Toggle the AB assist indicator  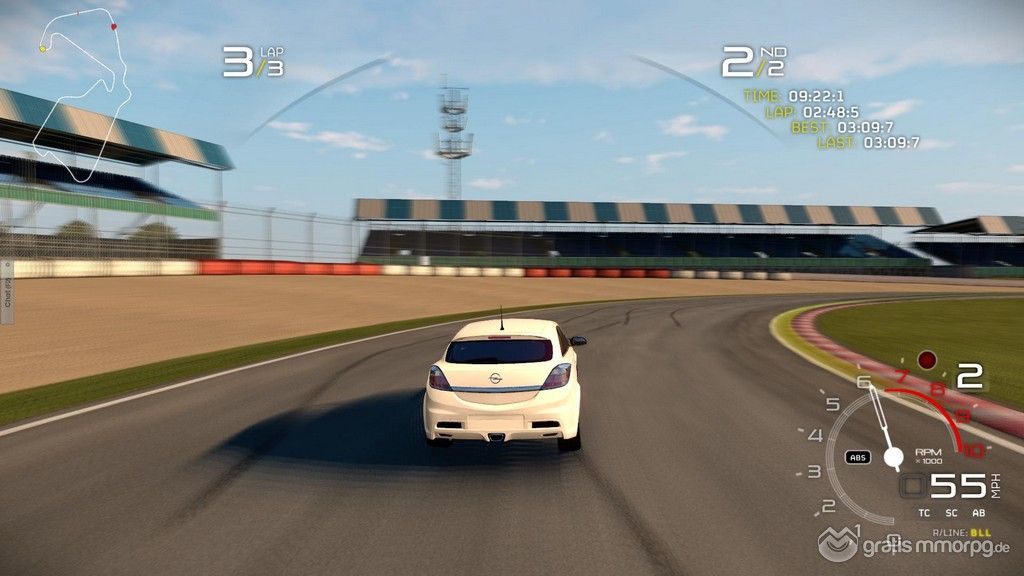point(979,514)
